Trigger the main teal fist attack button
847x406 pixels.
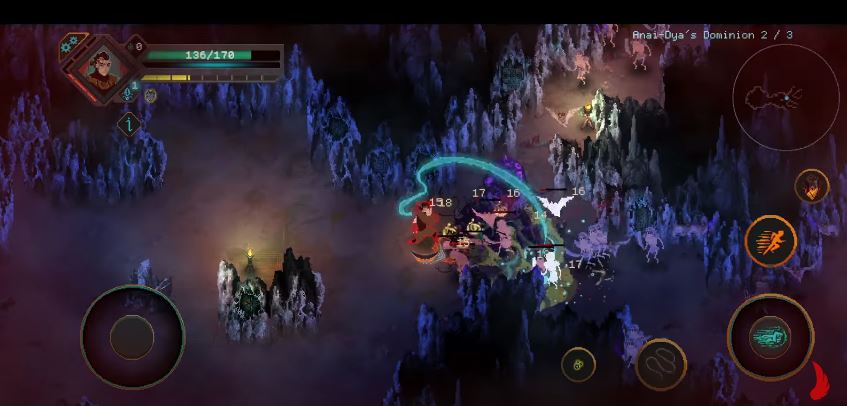(x=769, y=337)
